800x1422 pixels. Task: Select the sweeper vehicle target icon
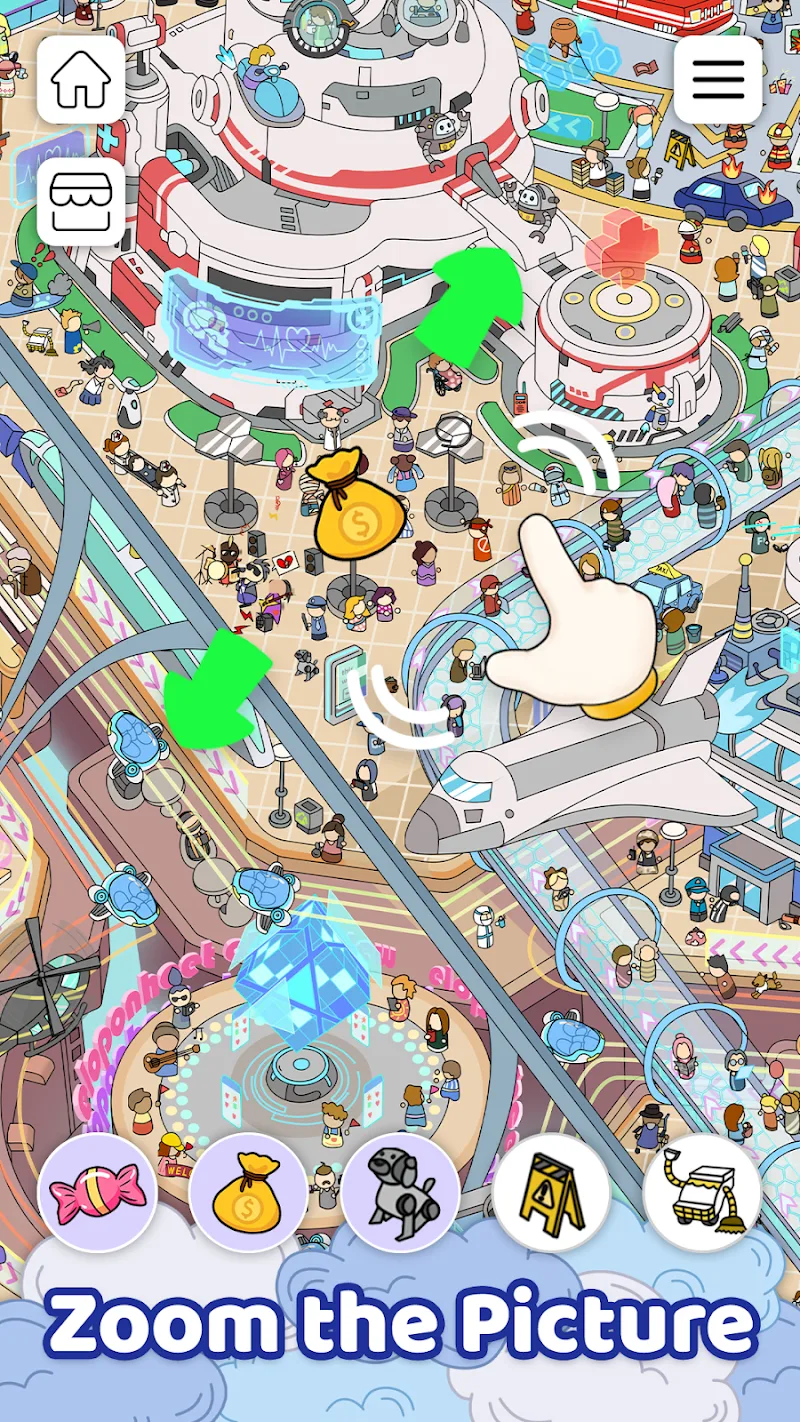click(x=702, y=1192)
